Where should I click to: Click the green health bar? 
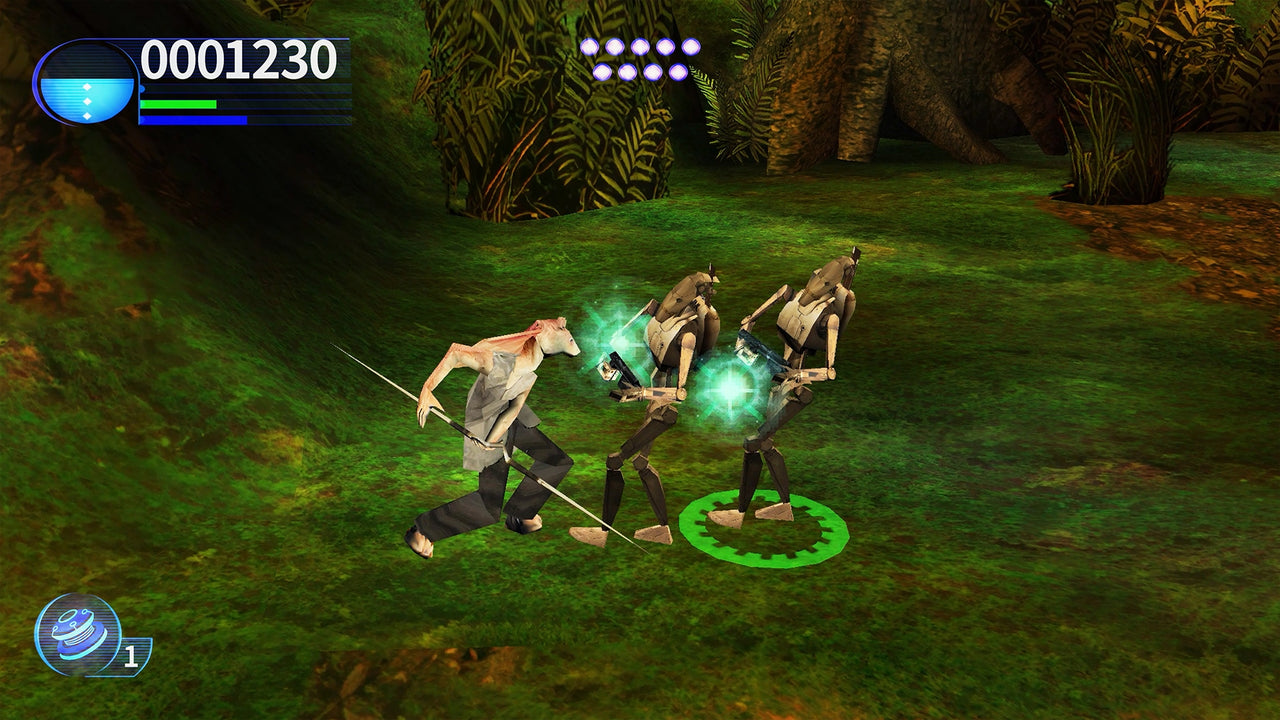[178, 103]
